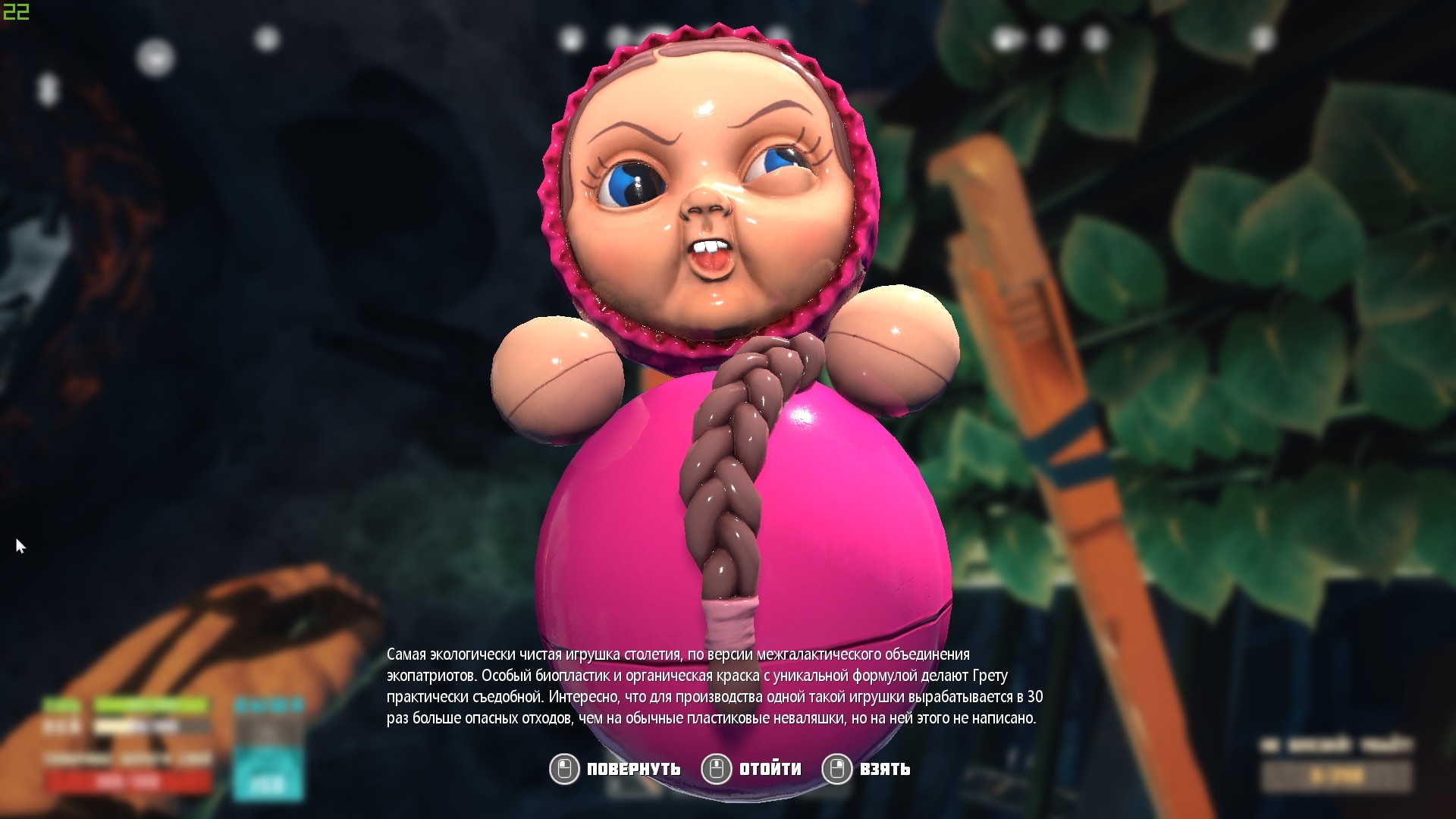Select the teal inventory slot icon
1456x819 pixels.
(267, 773)
